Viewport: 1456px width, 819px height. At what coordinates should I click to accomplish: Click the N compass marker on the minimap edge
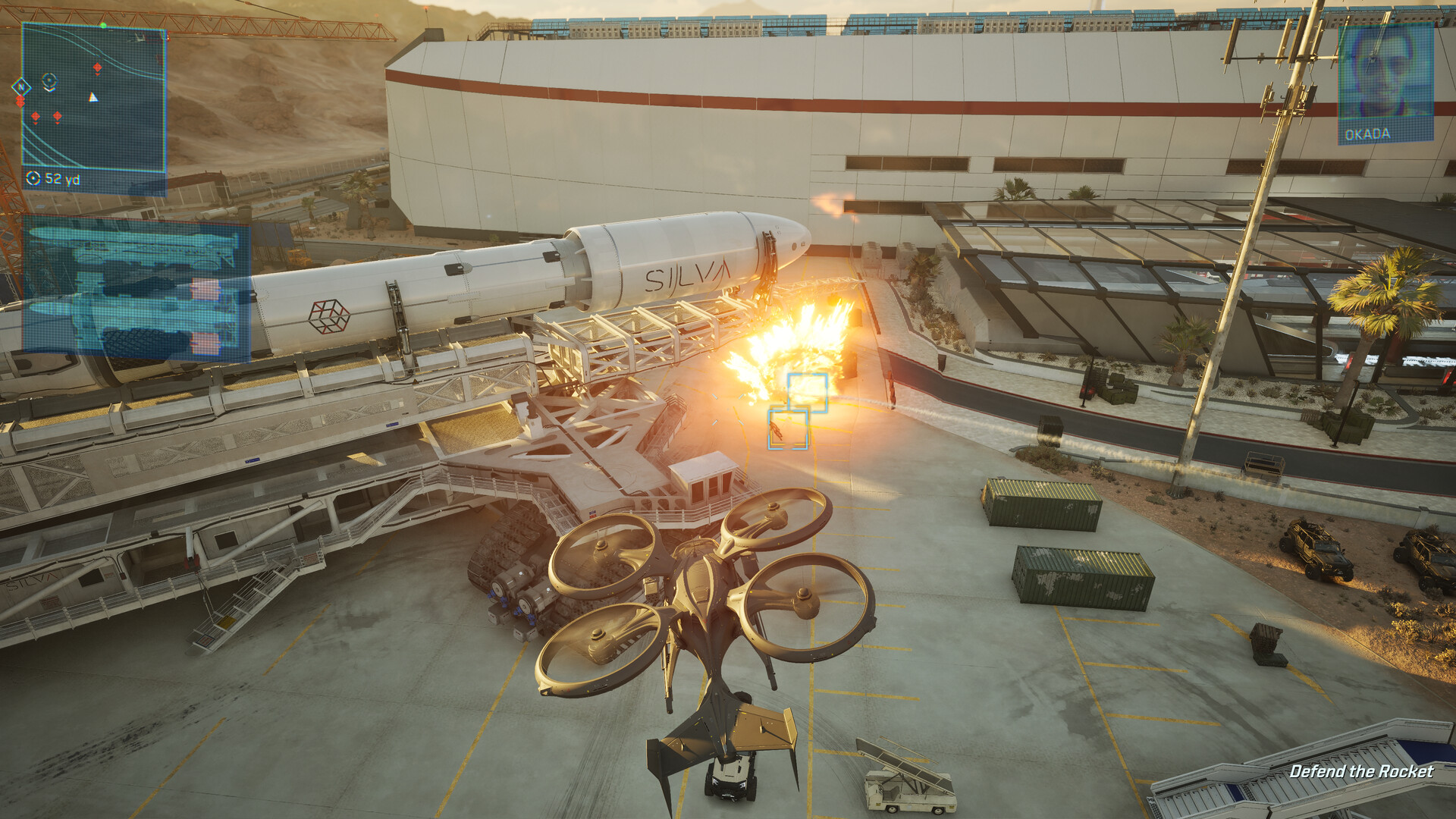20,86
